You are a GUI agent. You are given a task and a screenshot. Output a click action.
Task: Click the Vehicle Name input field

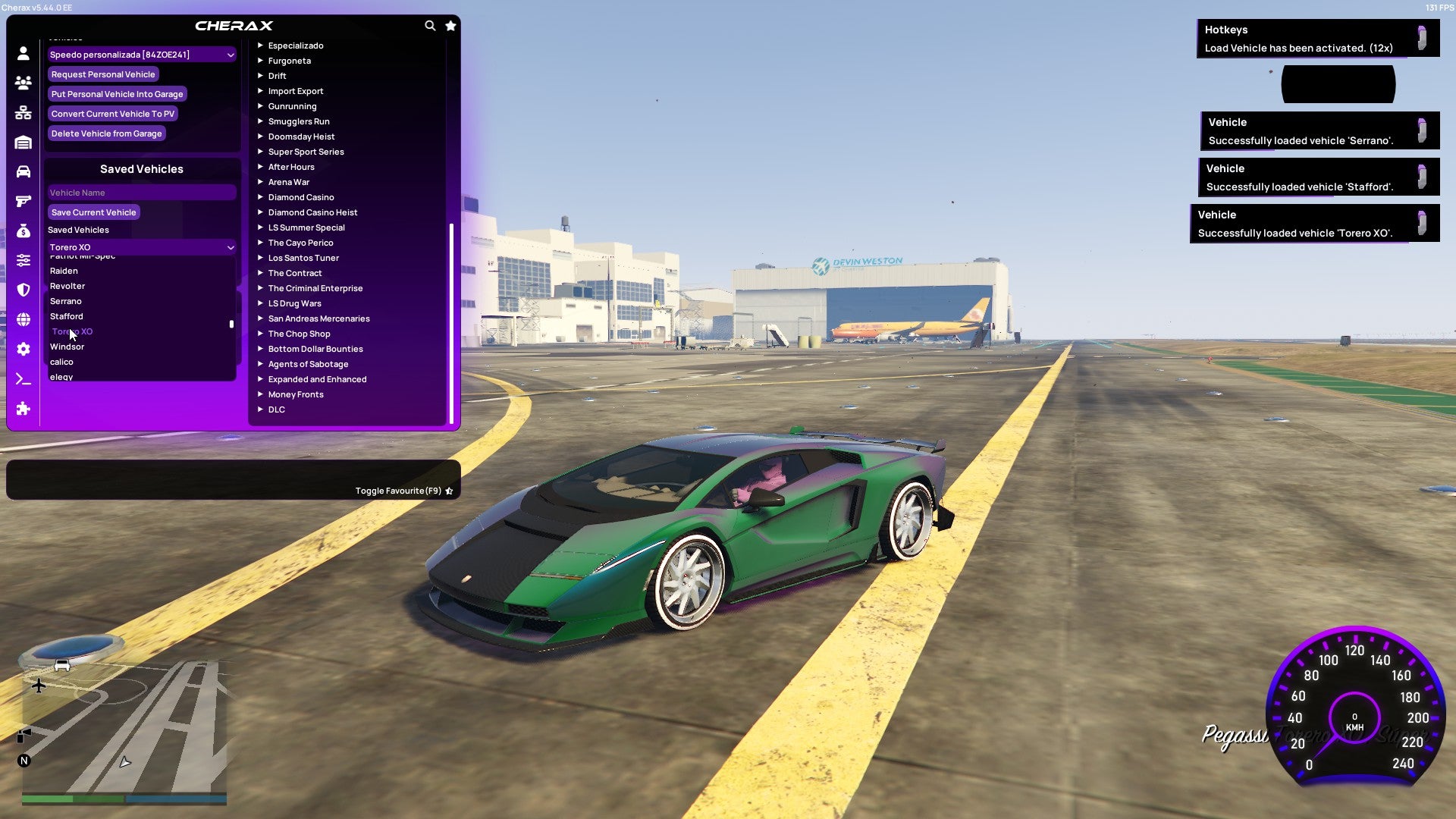tap(141, 192)
